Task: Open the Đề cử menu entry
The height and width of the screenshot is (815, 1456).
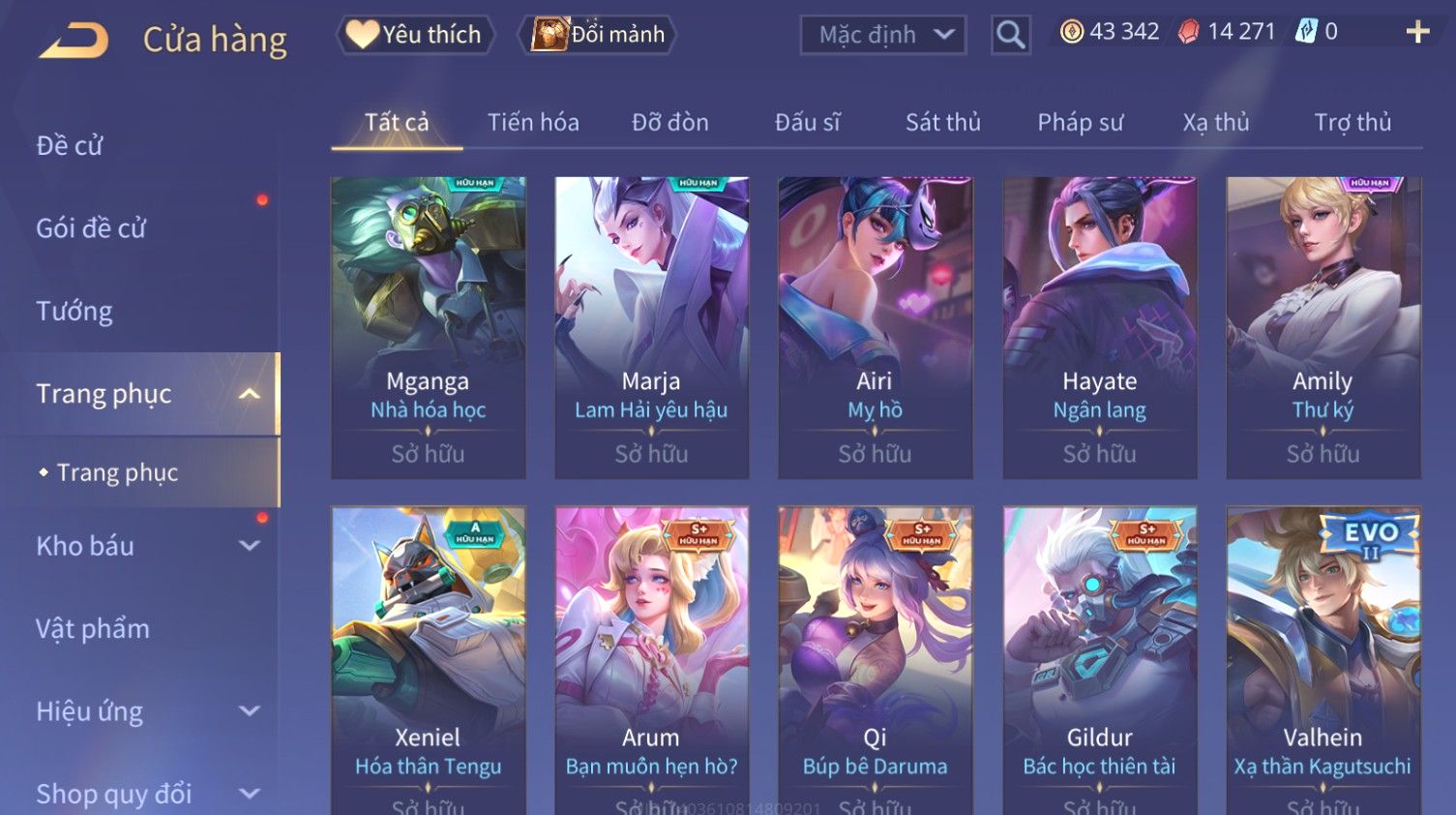Action: point(70,146)
